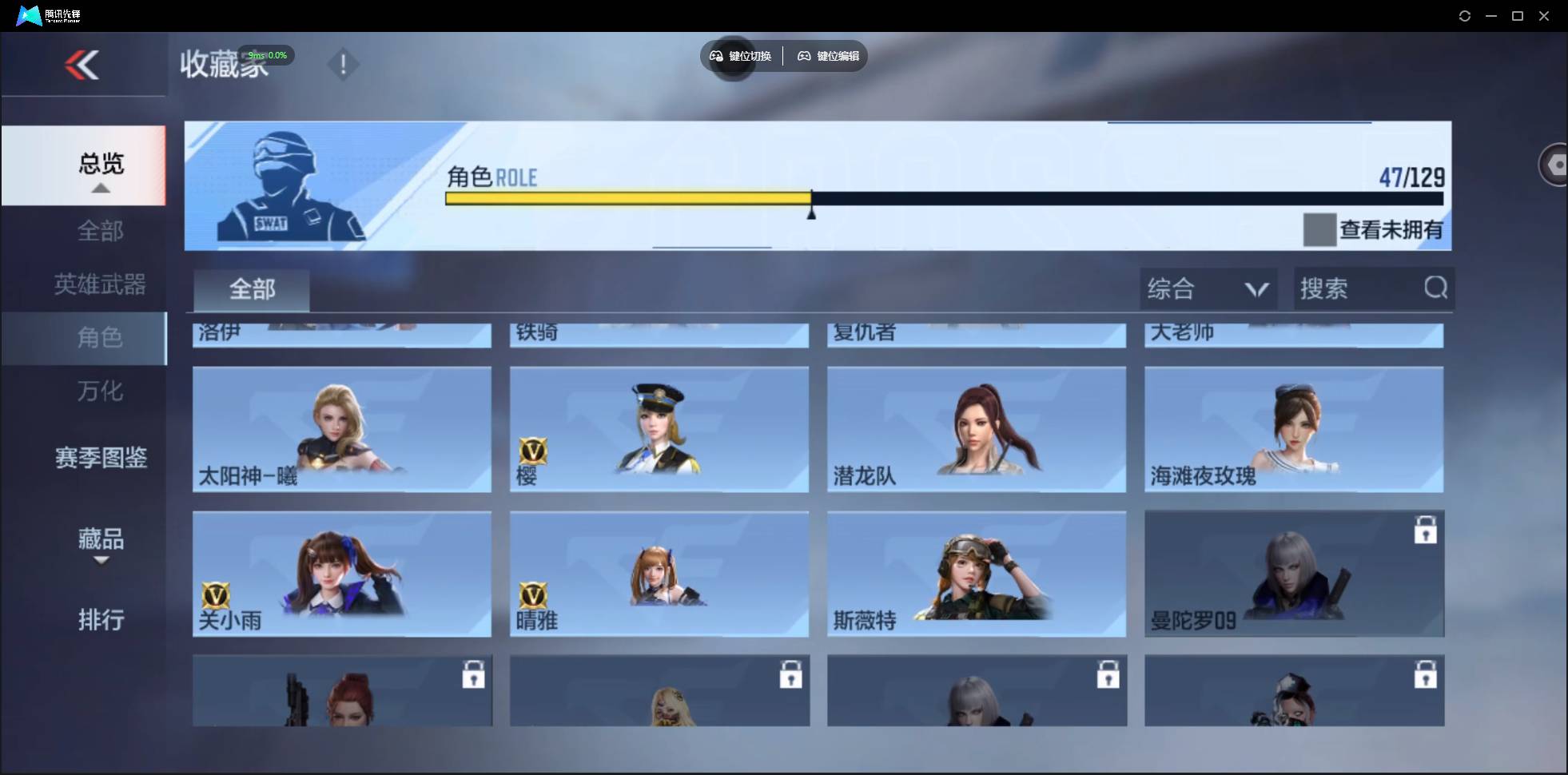Expand the 藏品 section arrow
Screen dimensions: 1568x775
(x=100, y=562)
